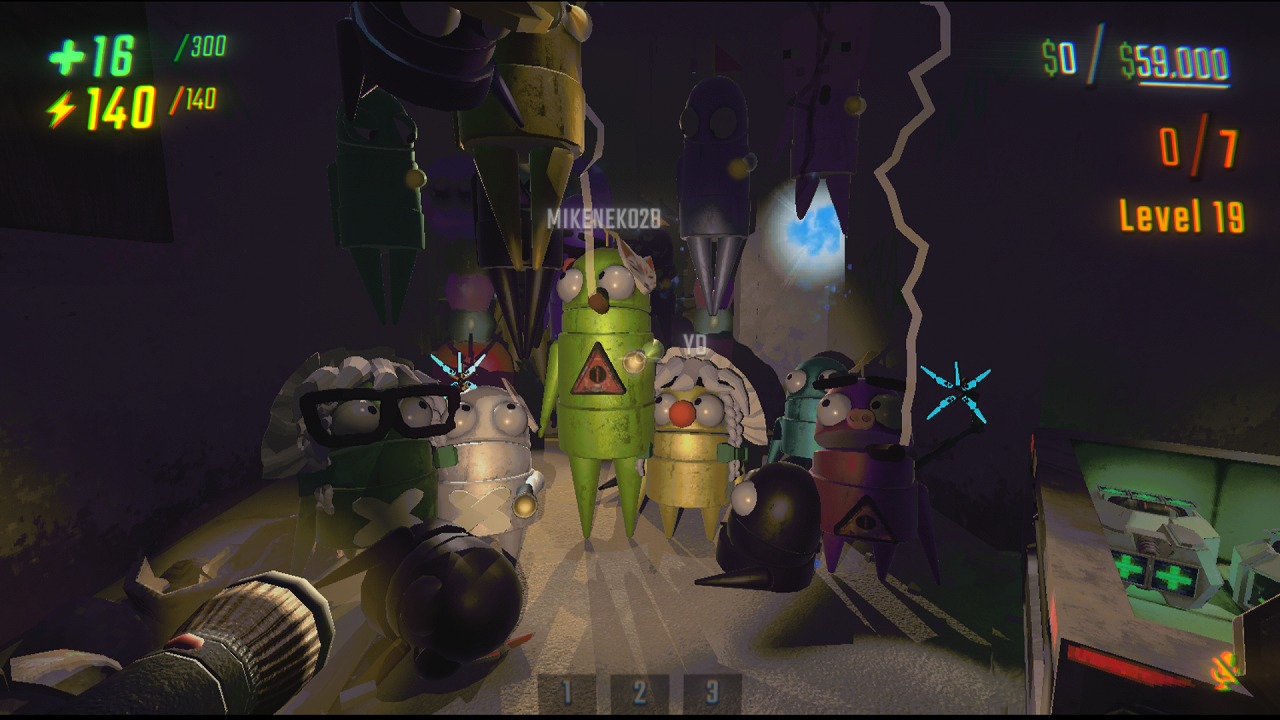Viewport: 1280px width, 720px height.
Task: Activate inventory slot number 3
Action: coord(712,692)
